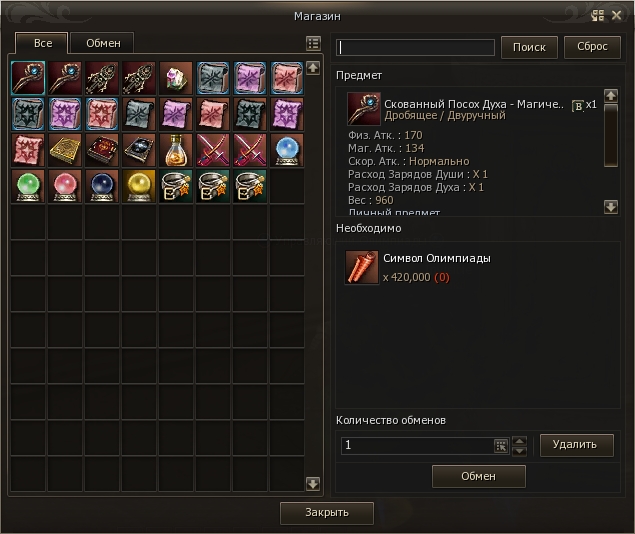Click the exchange quantity input field
This screenshot has height=534, width=635.
coord(416,445)
